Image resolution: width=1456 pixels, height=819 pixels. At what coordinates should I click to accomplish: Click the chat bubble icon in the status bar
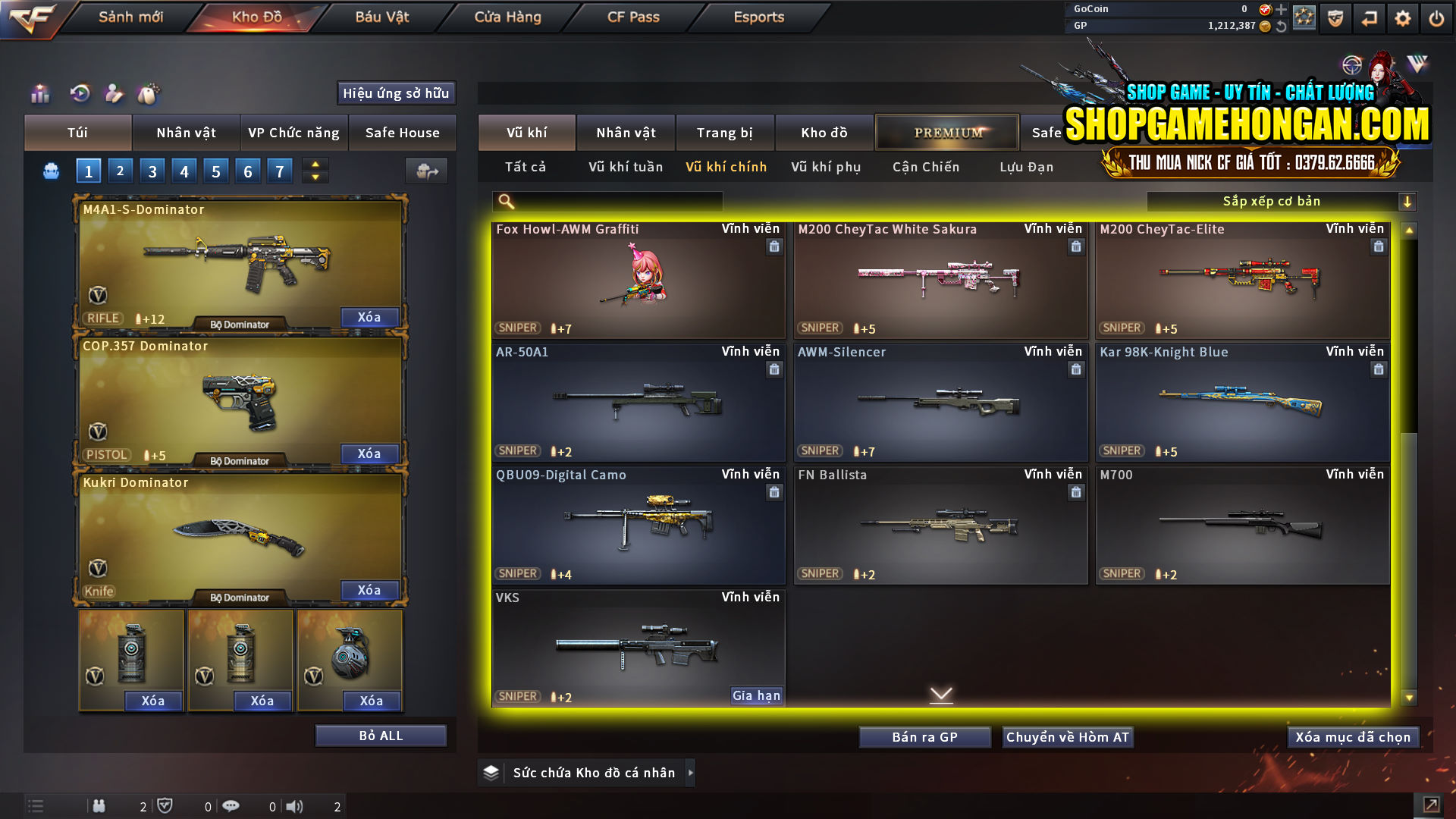[x=231, y=806]
